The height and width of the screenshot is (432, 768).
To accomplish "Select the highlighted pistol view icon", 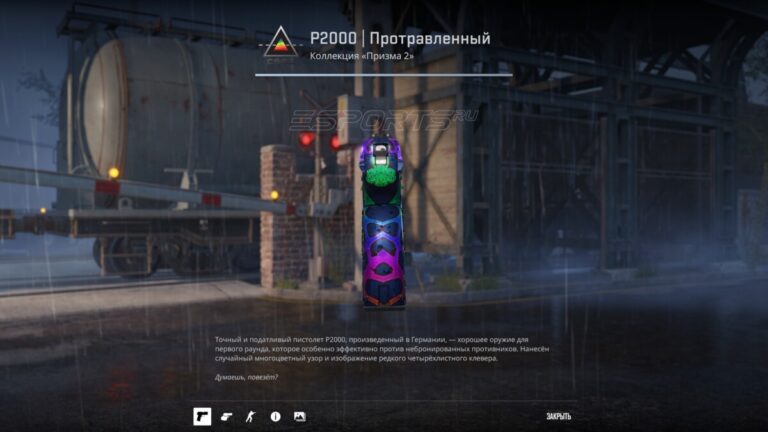I will [202, 416].
